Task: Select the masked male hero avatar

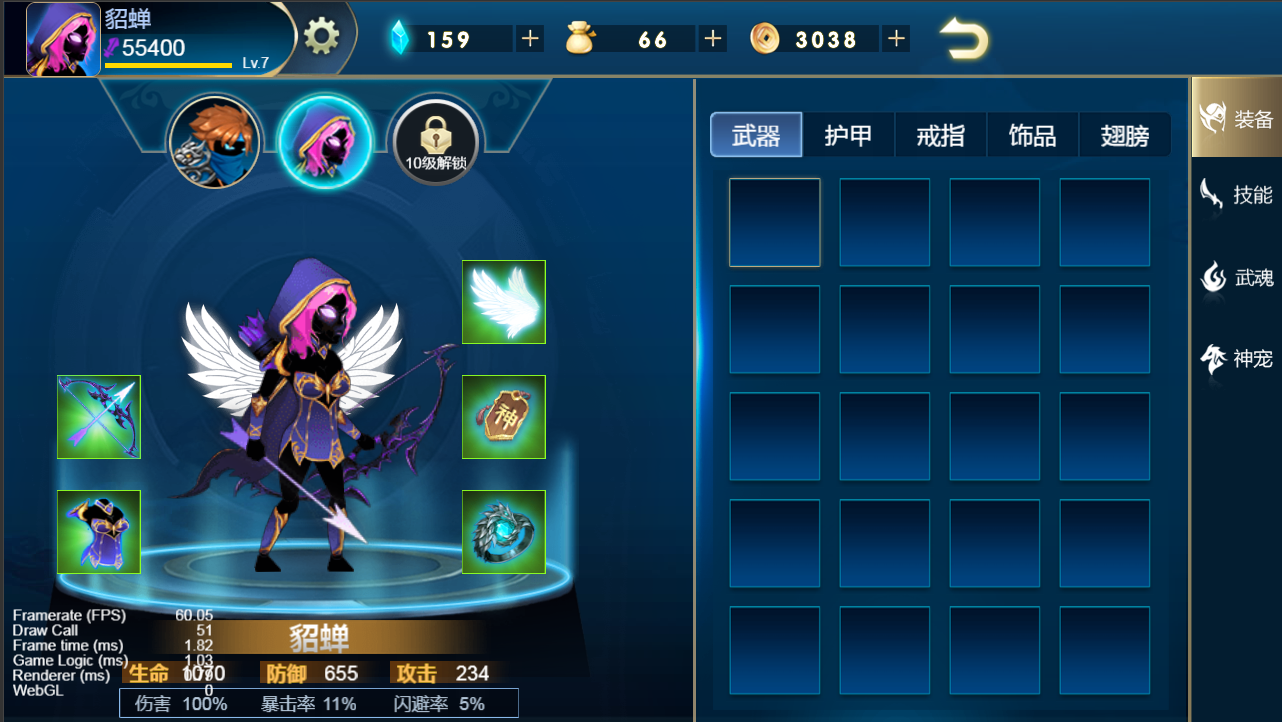Action: 214,141
